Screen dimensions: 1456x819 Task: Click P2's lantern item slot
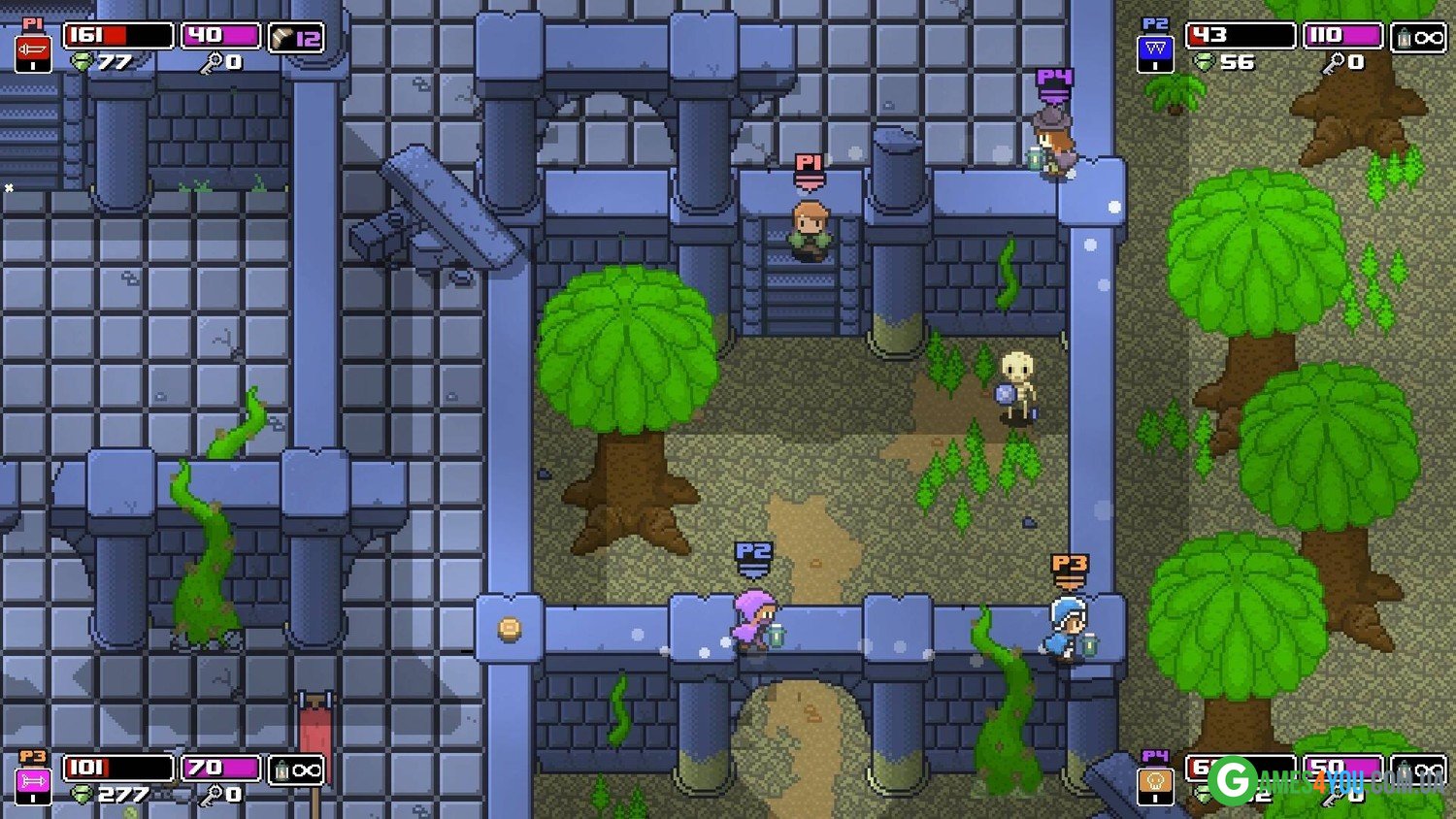click(x=1418, y=38)
